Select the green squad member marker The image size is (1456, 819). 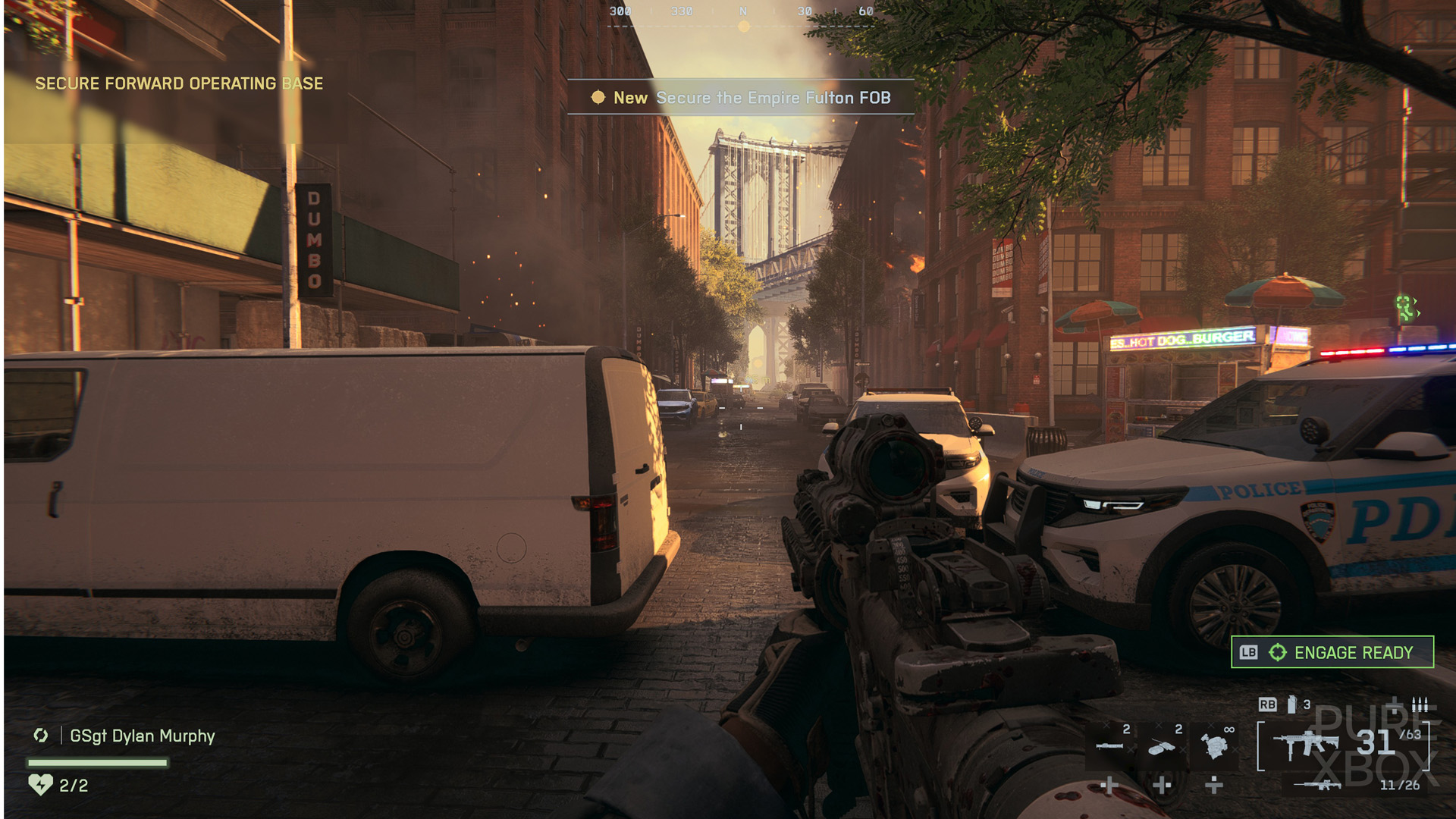click(1407, 307)
